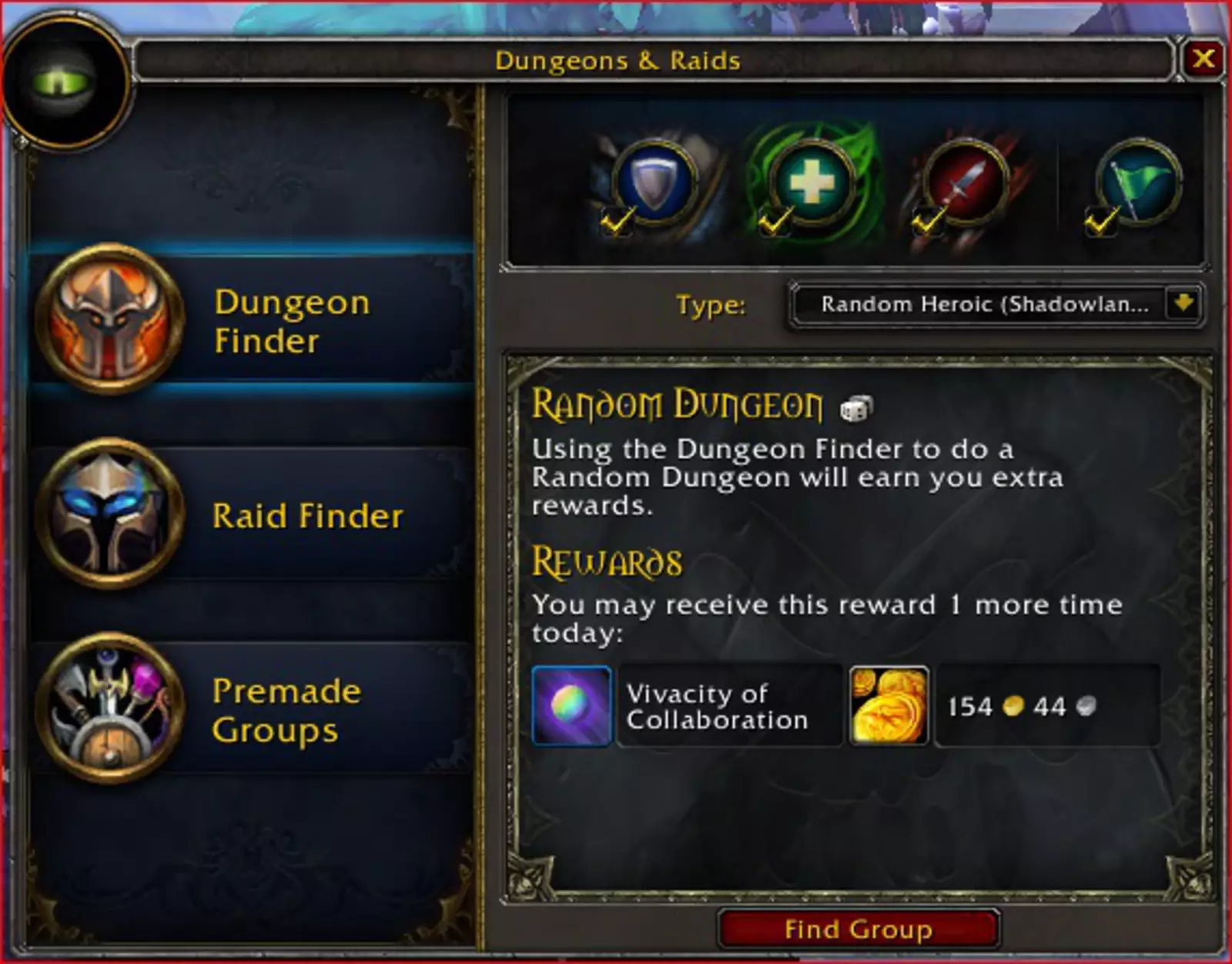Open the Raid Finder section
This screenshot has height=964, width=1232.
(x=254, y=515)
